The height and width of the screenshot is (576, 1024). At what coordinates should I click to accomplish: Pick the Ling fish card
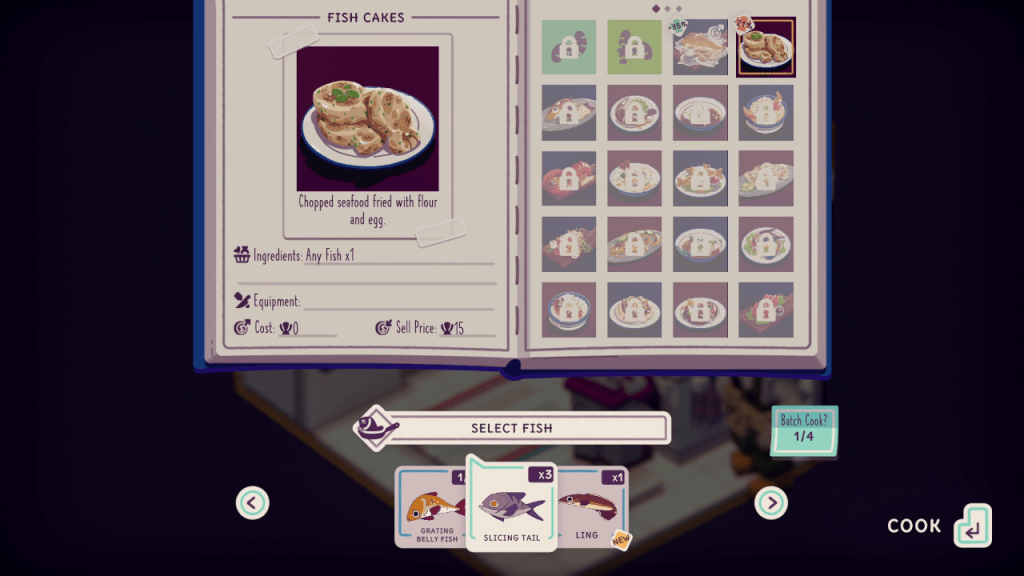point(592,508)
